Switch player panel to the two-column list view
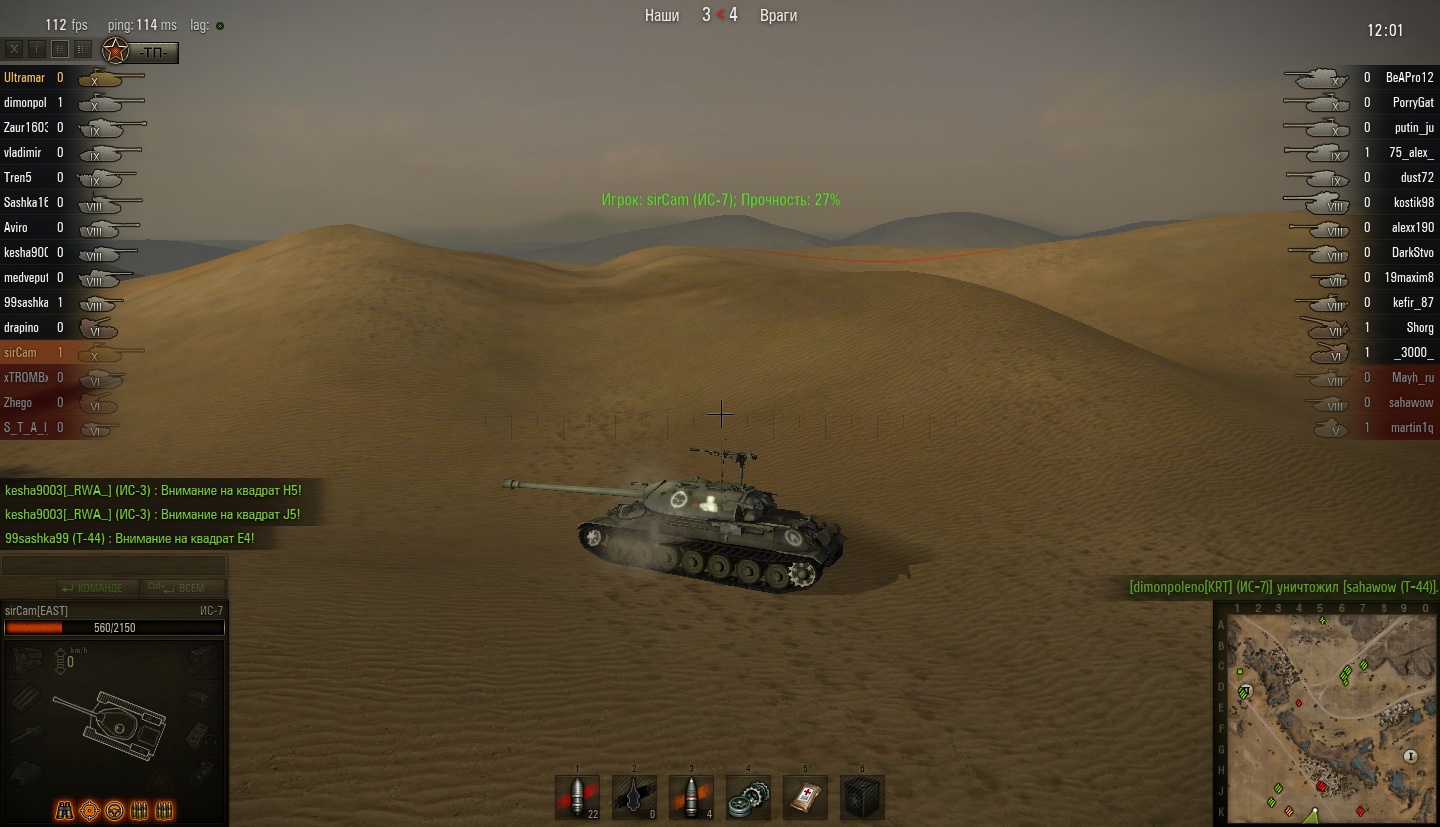This screenshot has width=1440, height=827. (x=60, y=49)
